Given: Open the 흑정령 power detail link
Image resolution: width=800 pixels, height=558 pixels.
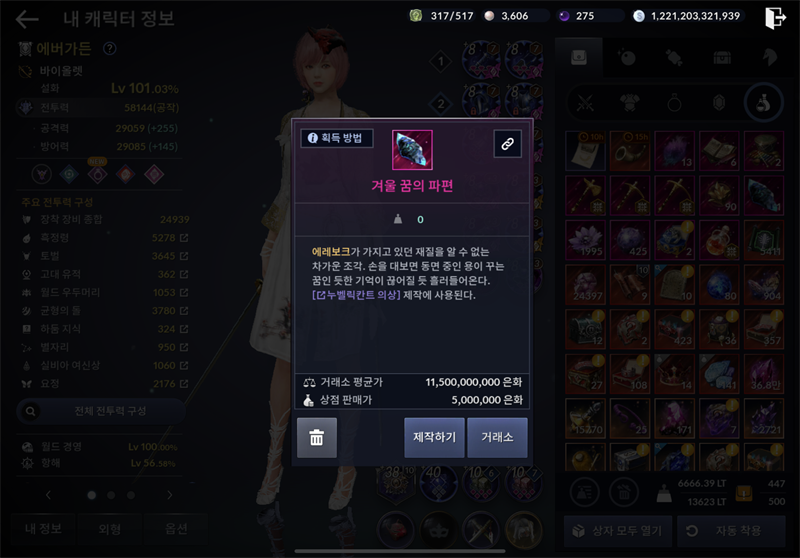Looking at the screenshot, I should pyautogui.click(x=184, y=238).
